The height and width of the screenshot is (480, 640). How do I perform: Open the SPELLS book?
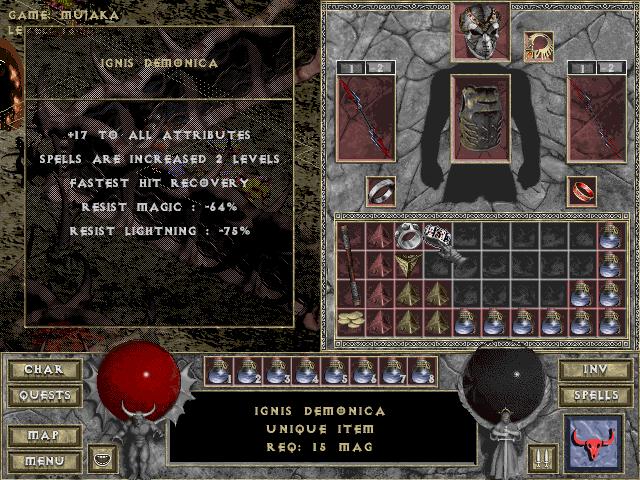594,395
